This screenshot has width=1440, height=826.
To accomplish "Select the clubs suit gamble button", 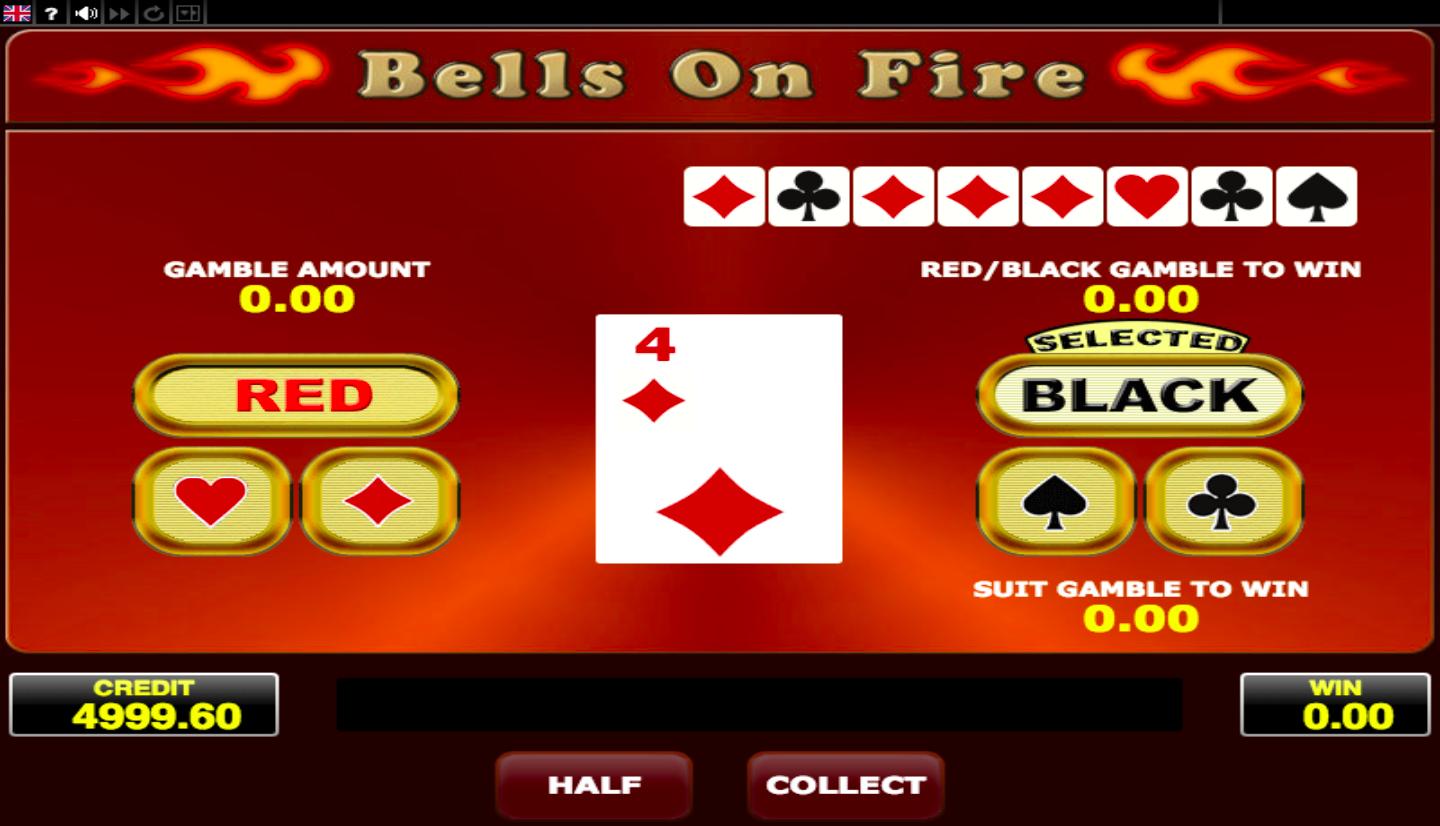I will 1222,503.
